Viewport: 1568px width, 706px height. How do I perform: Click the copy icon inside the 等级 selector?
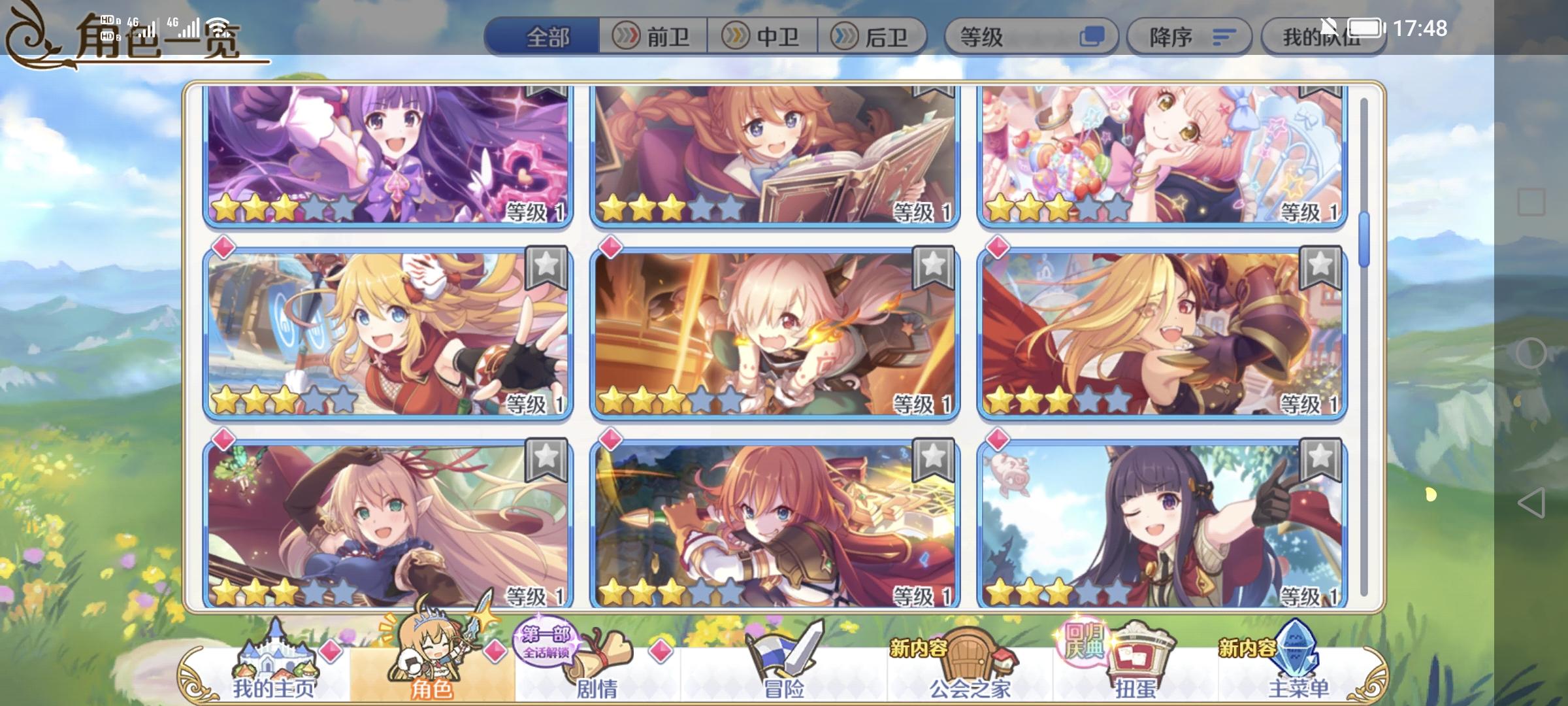(x=1098, y=37)
